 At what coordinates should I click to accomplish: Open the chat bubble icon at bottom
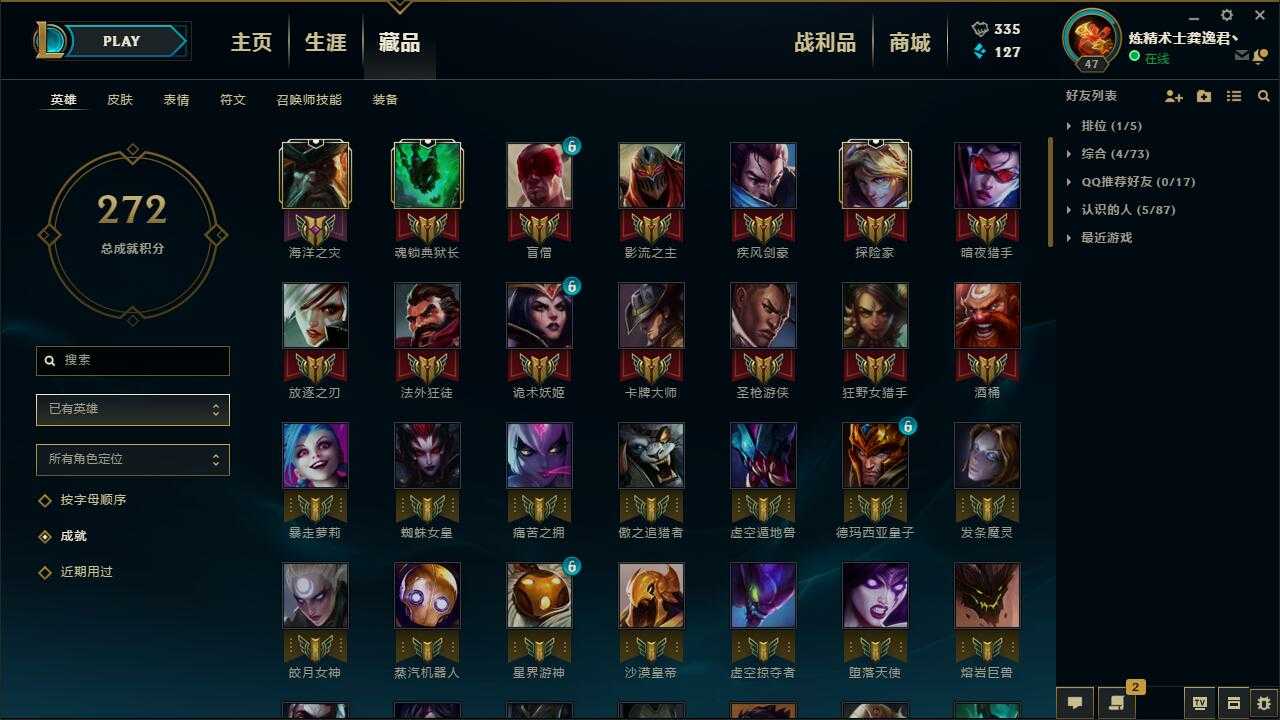1073,702
